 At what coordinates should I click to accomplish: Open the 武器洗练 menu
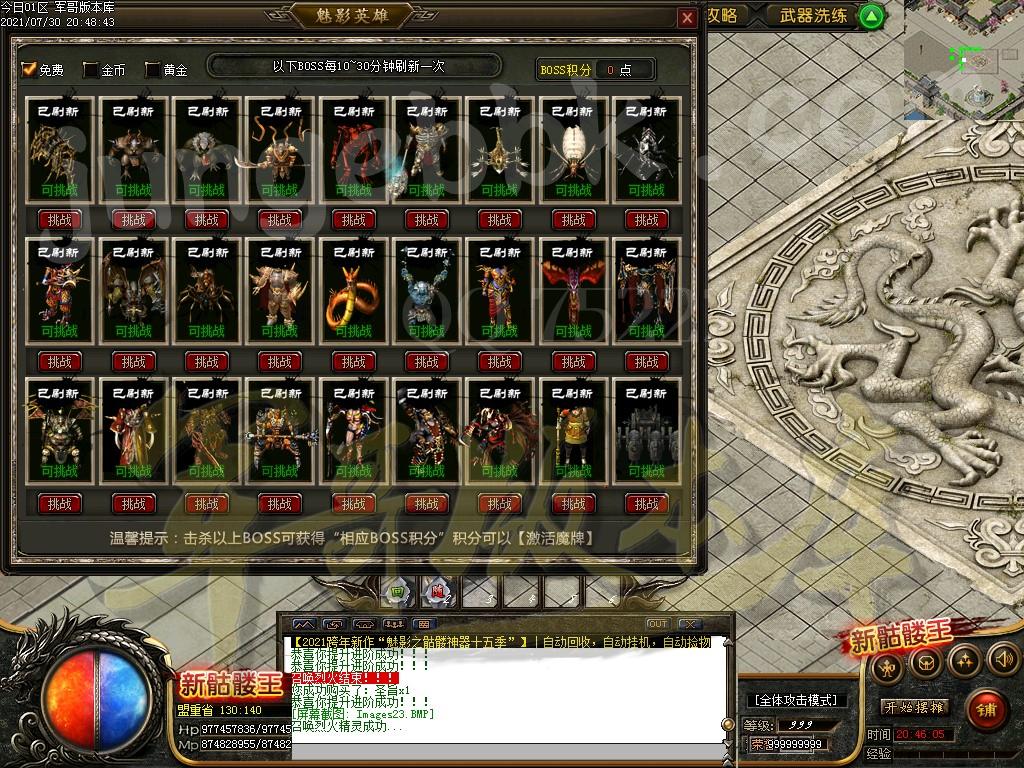pos(813,16)
